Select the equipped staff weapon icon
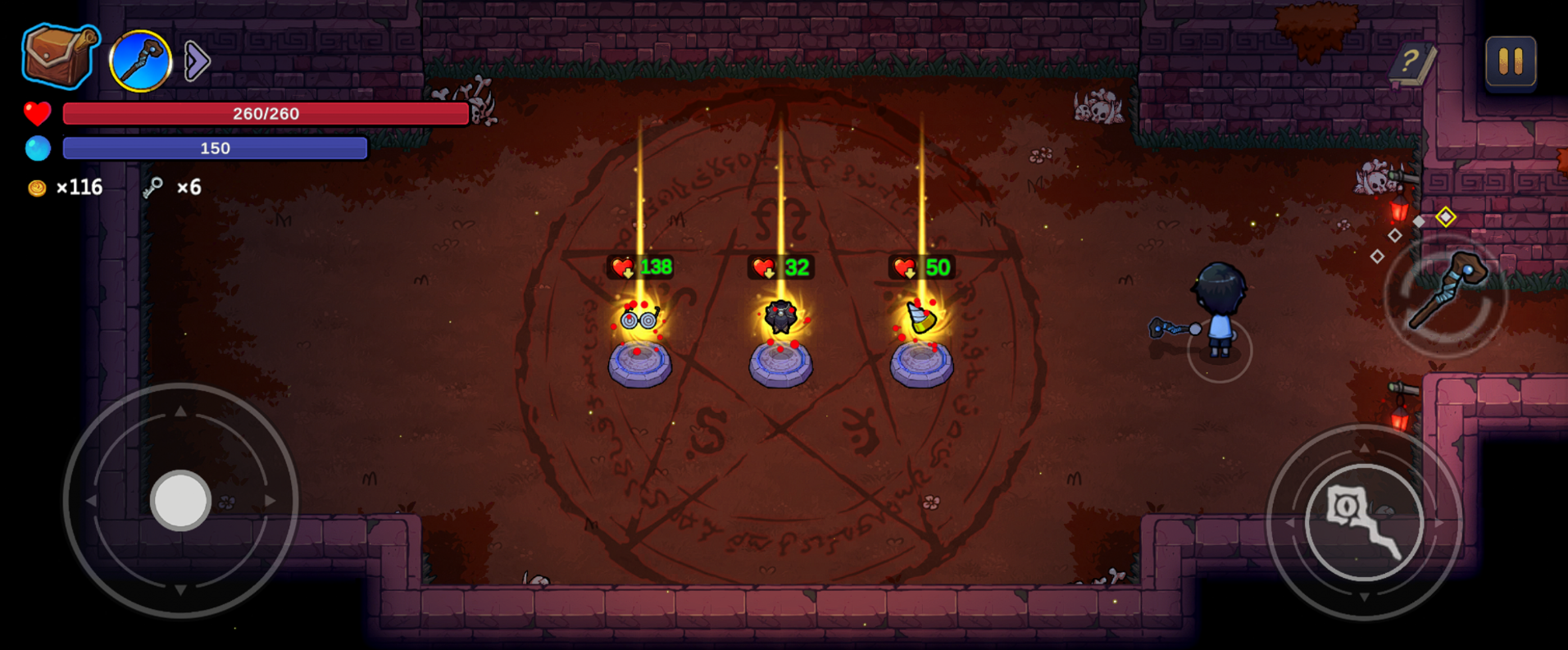Screen dimensions: 1568x650 pyautogui.click(x=140, y=60)
